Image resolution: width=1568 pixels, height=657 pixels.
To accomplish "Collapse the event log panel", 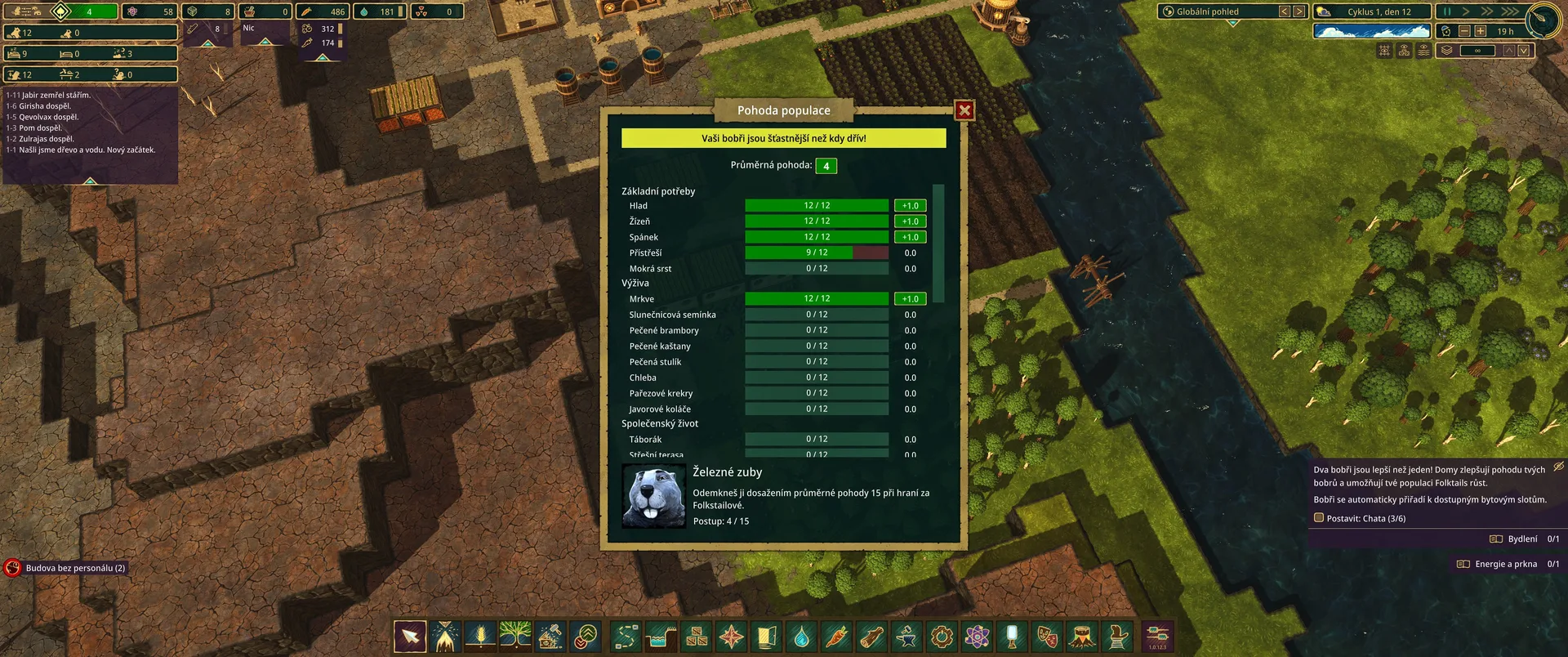I will tap(91, 180).
